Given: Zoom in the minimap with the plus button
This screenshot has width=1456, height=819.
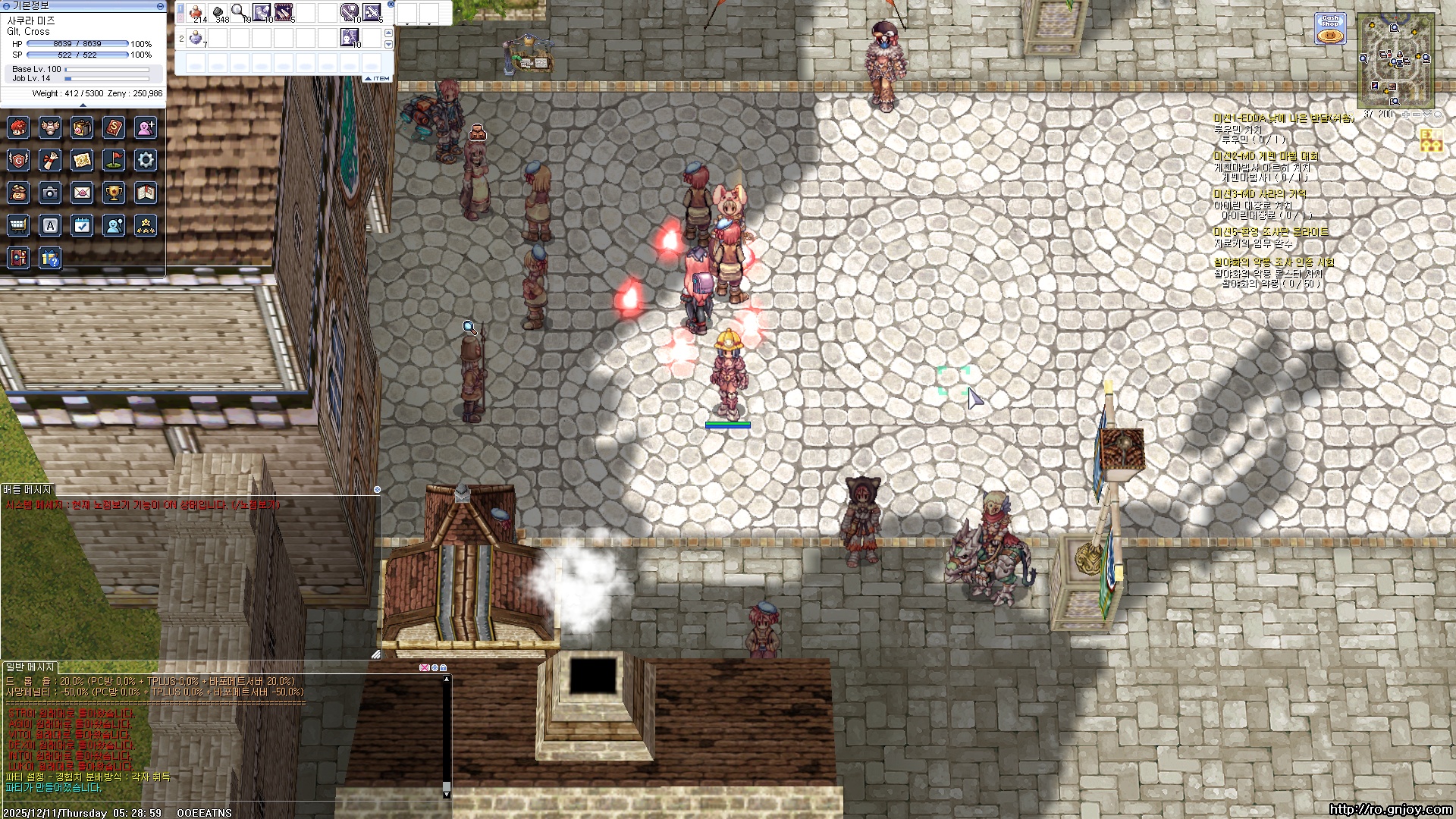Looking at the screenshot, I should click(1405, 115).
